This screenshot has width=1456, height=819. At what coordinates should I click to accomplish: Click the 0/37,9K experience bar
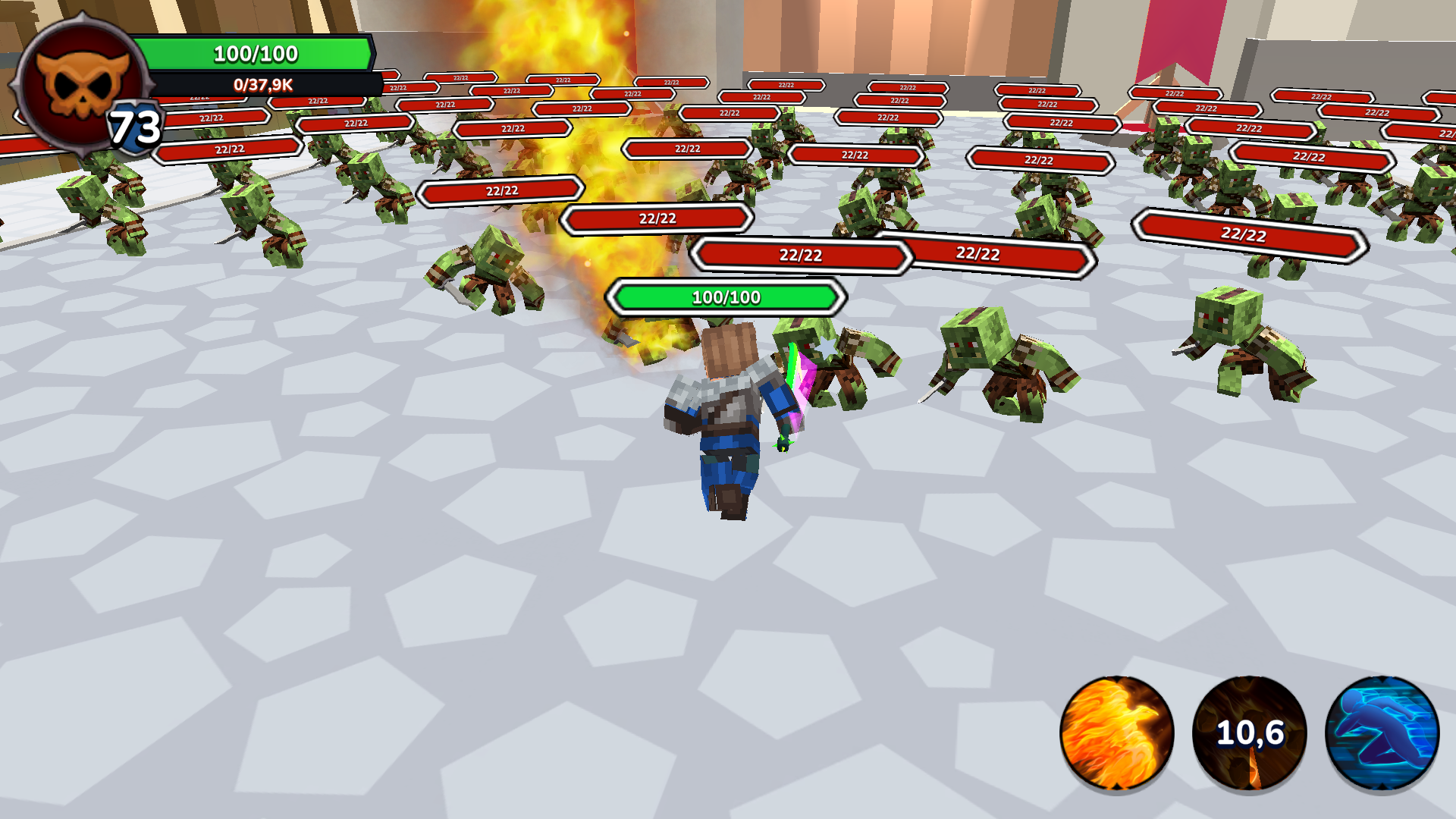click(262, 86)
